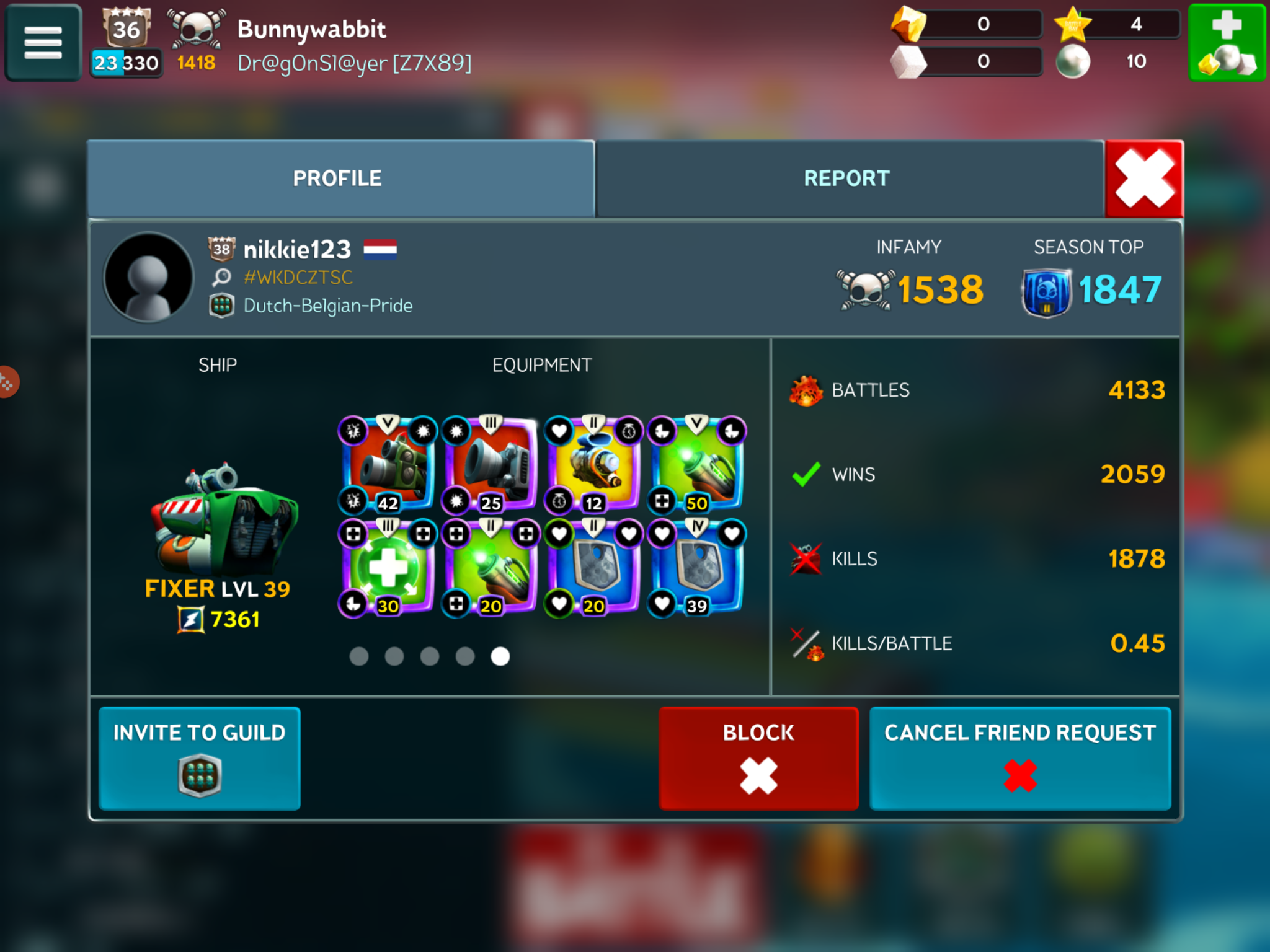Viewport: 1270px width, 952px height.
Task: Block this player
Action: pos(758,757)
